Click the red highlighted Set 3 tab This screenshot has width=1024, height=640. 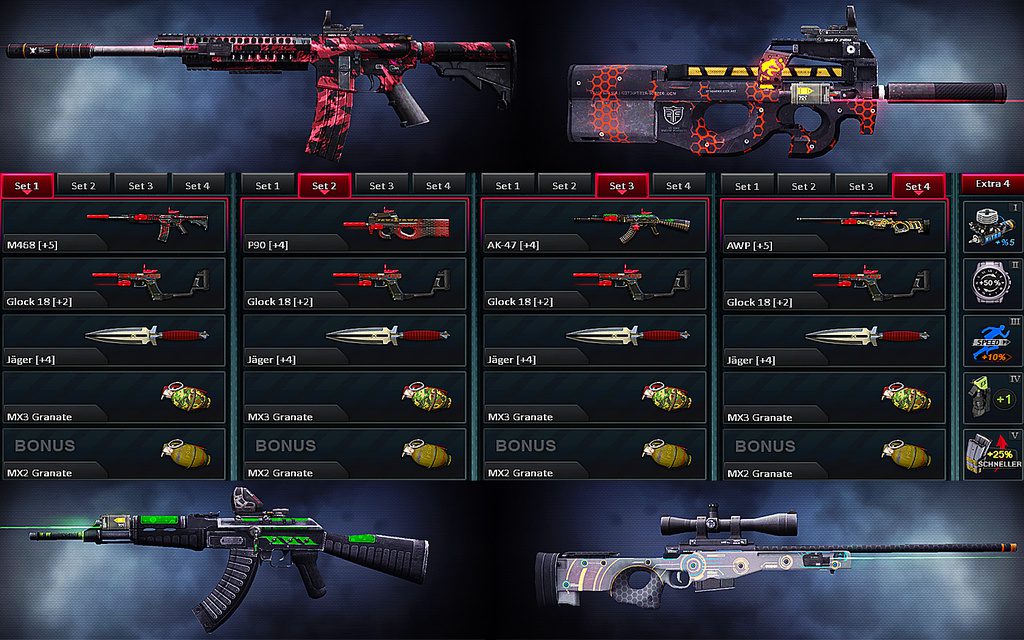click(622, 185)
